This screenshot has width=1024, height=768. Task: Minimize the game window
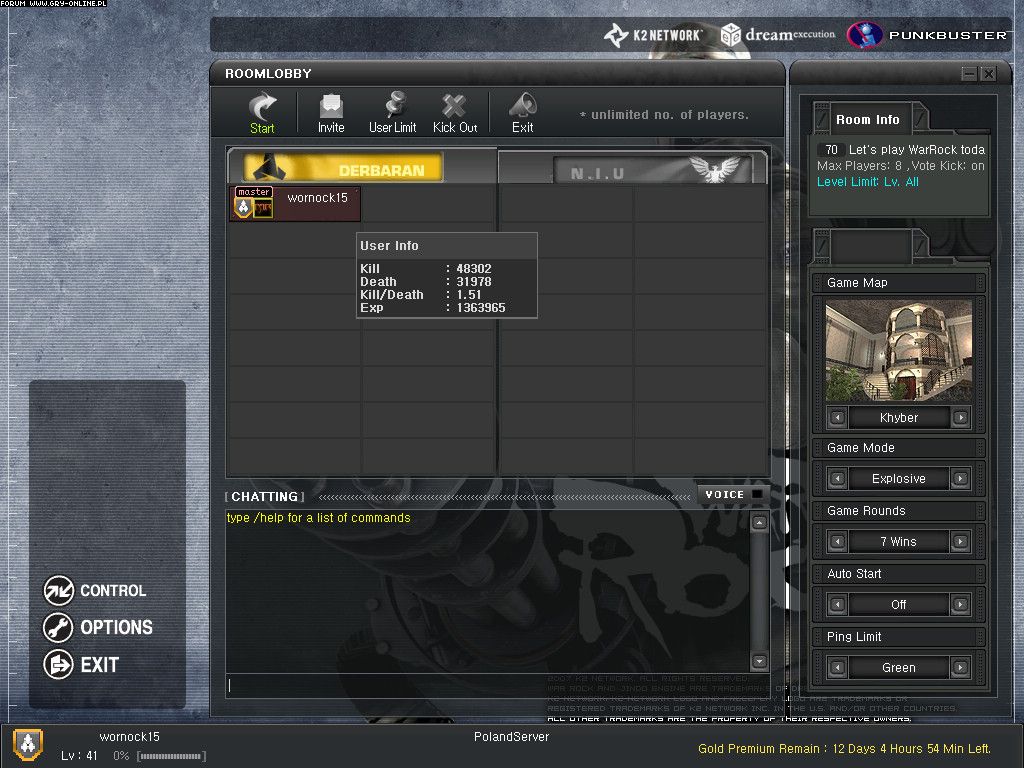point(969,74)
